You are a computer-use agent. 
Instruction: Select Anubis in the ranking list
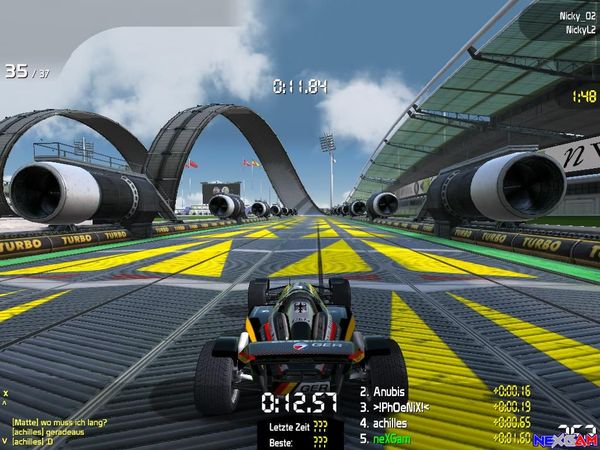coord(392,393)
